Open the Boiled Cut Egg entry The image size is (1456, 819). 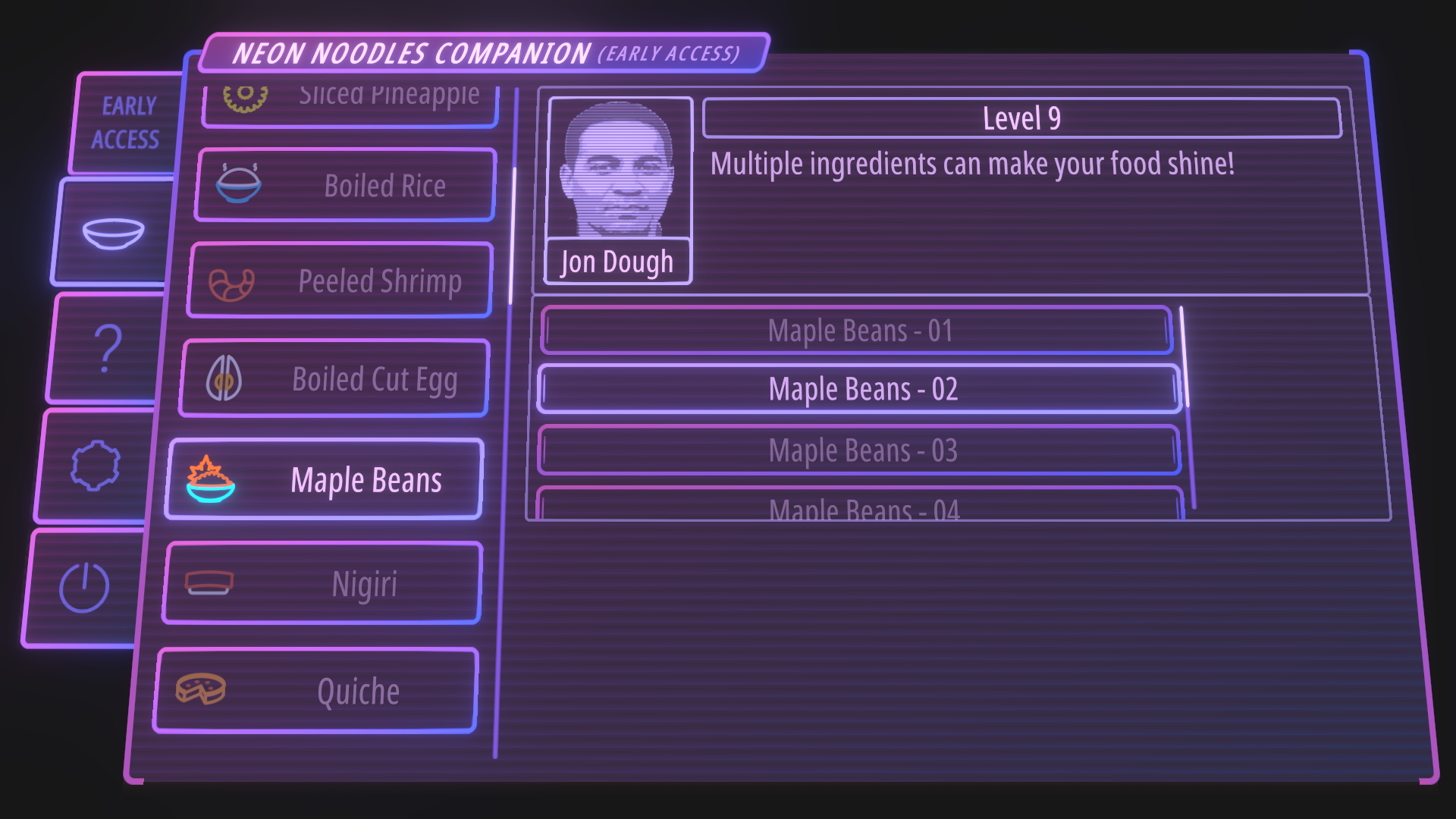click(x=334, y=378)
